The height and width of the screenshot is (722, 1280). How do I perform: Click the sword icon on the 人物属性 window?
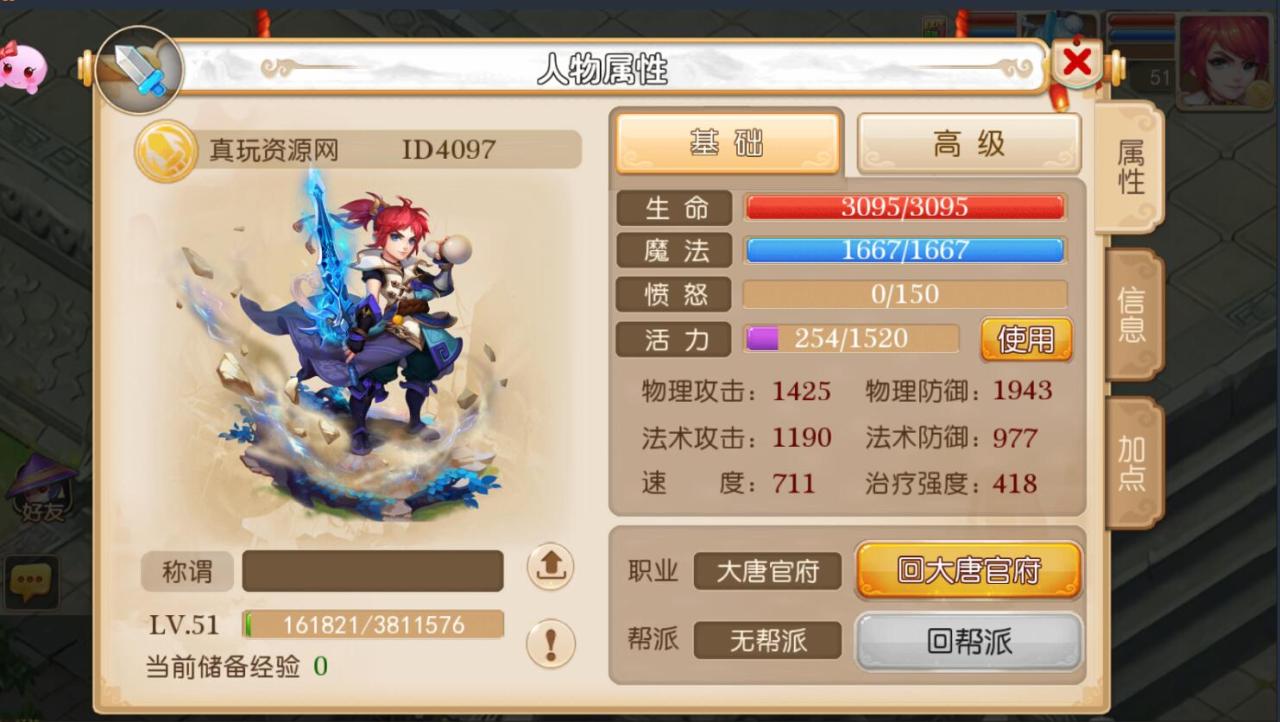pos(138,72)
